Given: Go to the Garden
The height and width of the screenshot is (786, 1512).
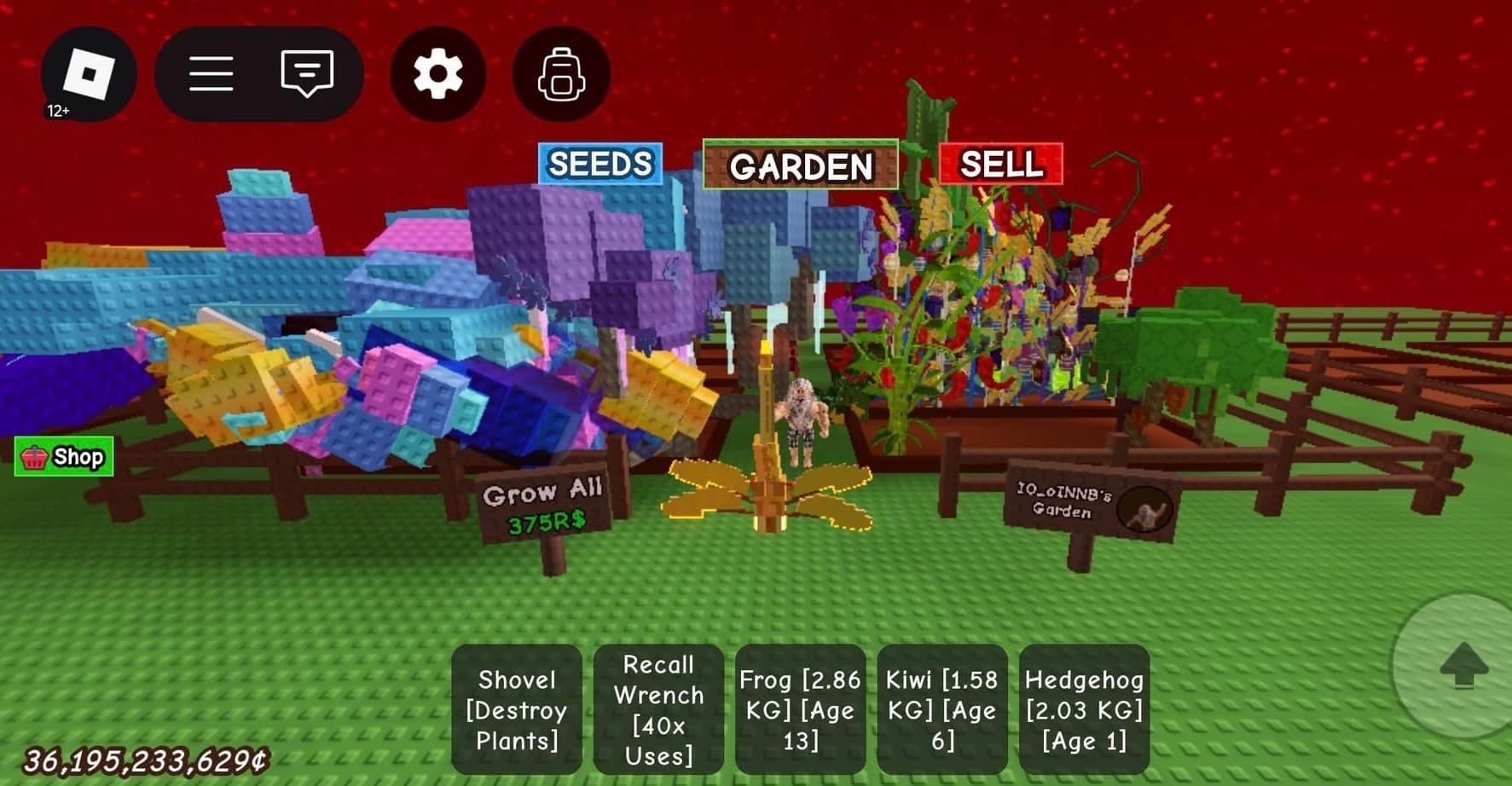Looking at the screenshot, I should (800, 165).
